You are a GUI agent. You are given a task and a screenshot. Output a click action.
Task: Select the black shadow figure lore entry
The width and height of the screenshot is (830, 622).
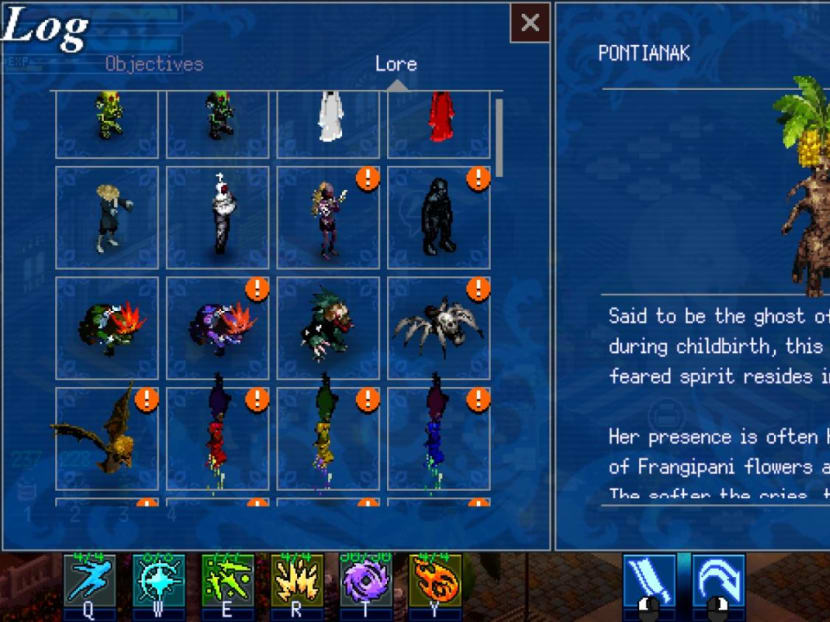tap(439, 217)
